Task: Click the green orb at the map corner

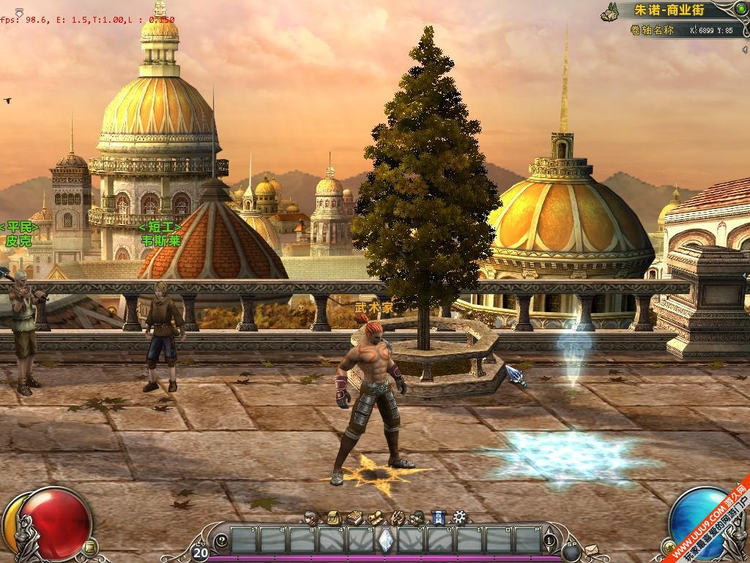Action: tap(742, 9)
